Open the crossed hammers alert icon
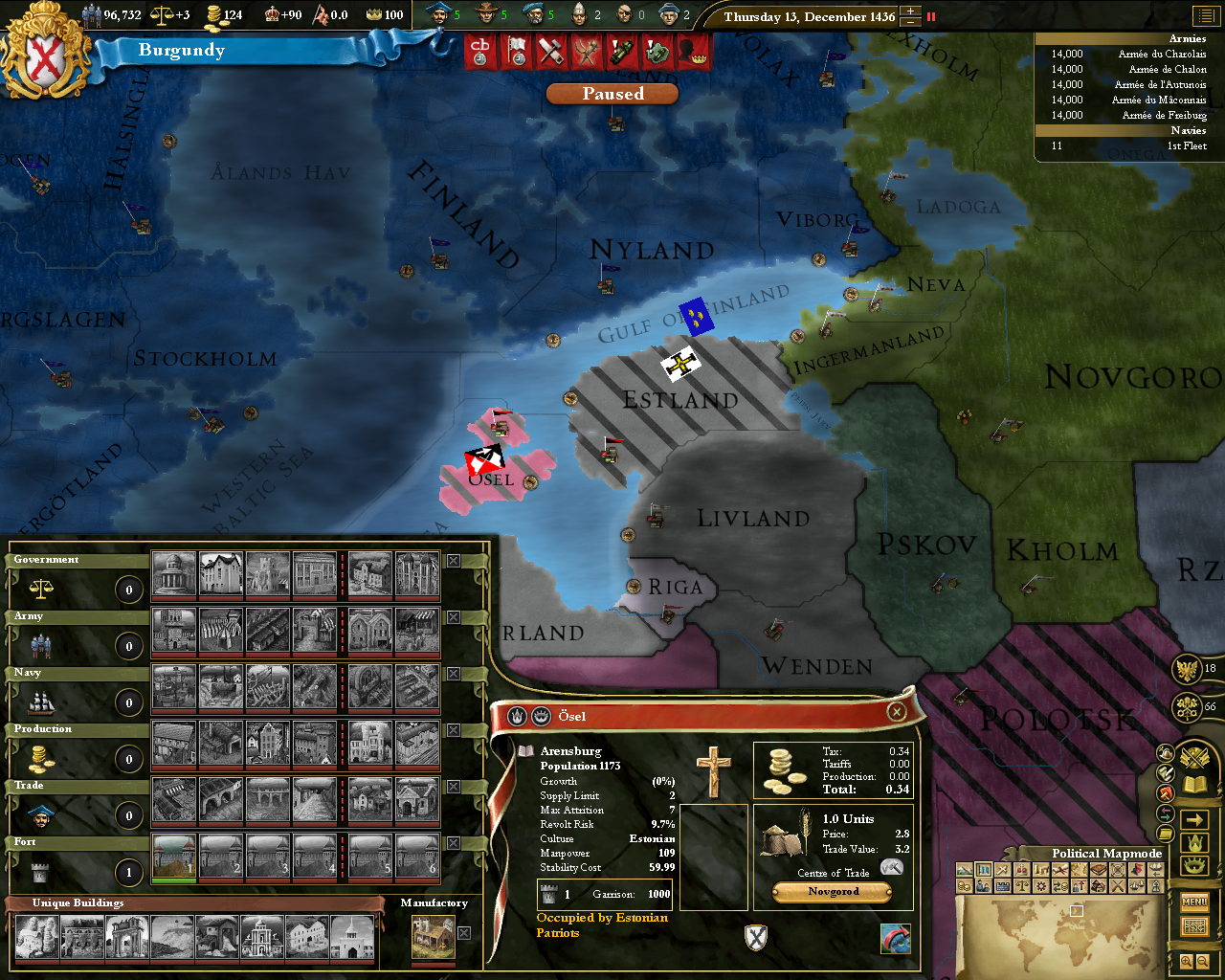 click(x=550, y=52)
